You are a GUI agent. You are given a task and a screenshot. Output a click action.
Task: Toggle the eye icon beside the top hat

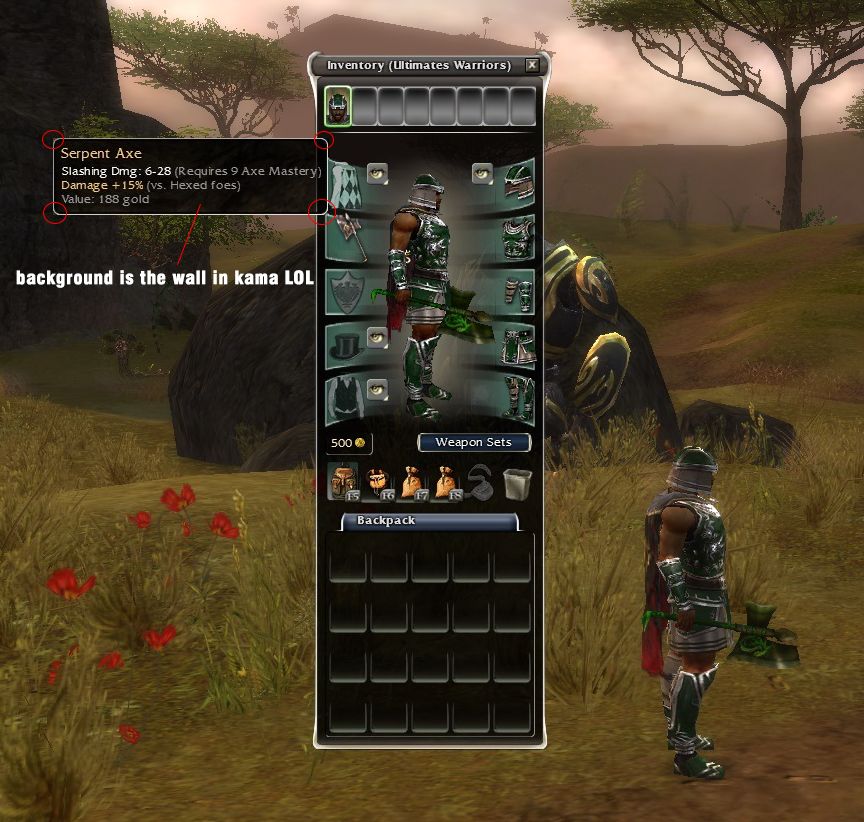pyautogui.click(x=377, y=336)
